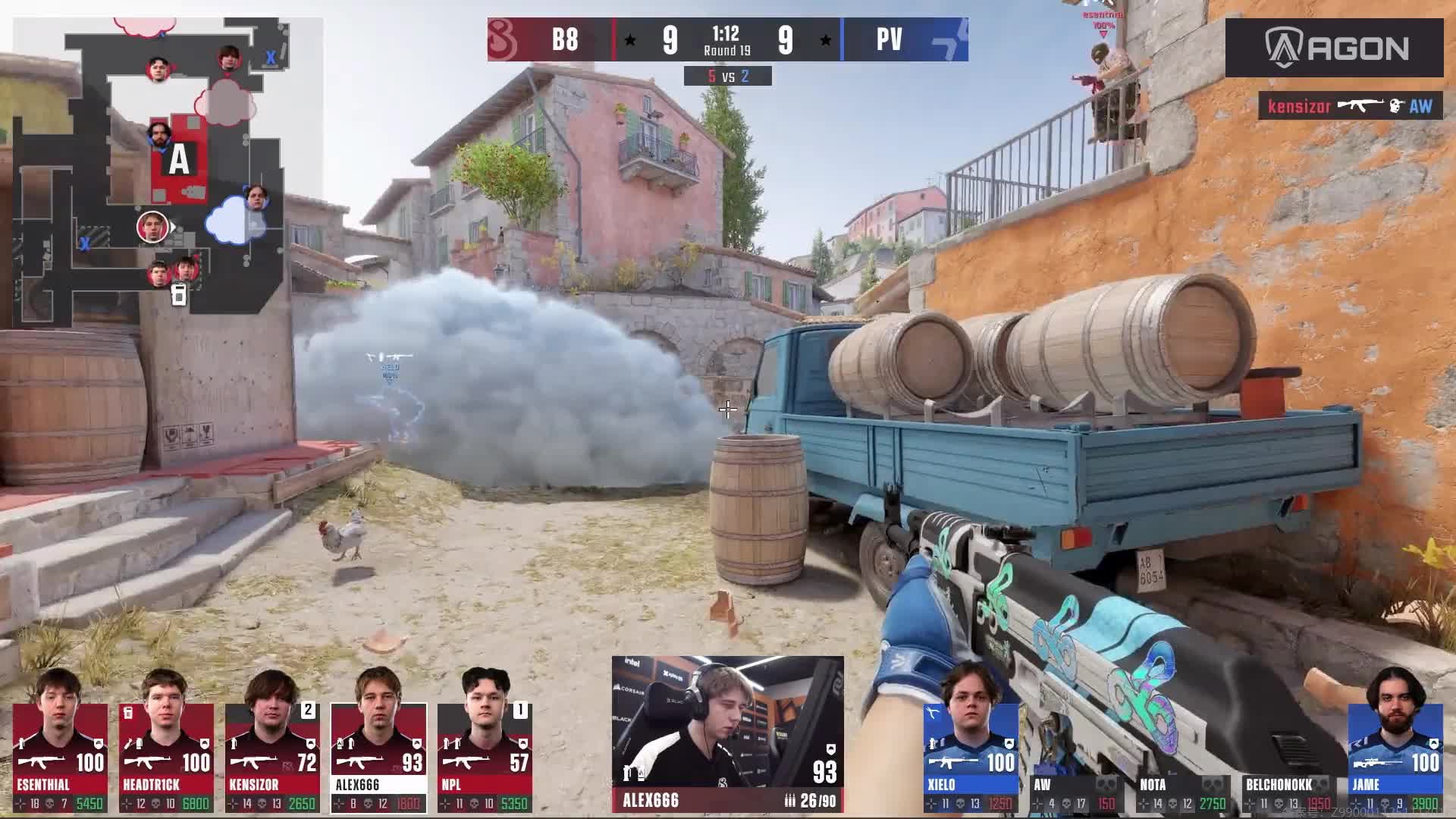Screen dimensions: 1456x819
Task: Open the AGON sponsor logo
Action: (x=1334, y=48)
